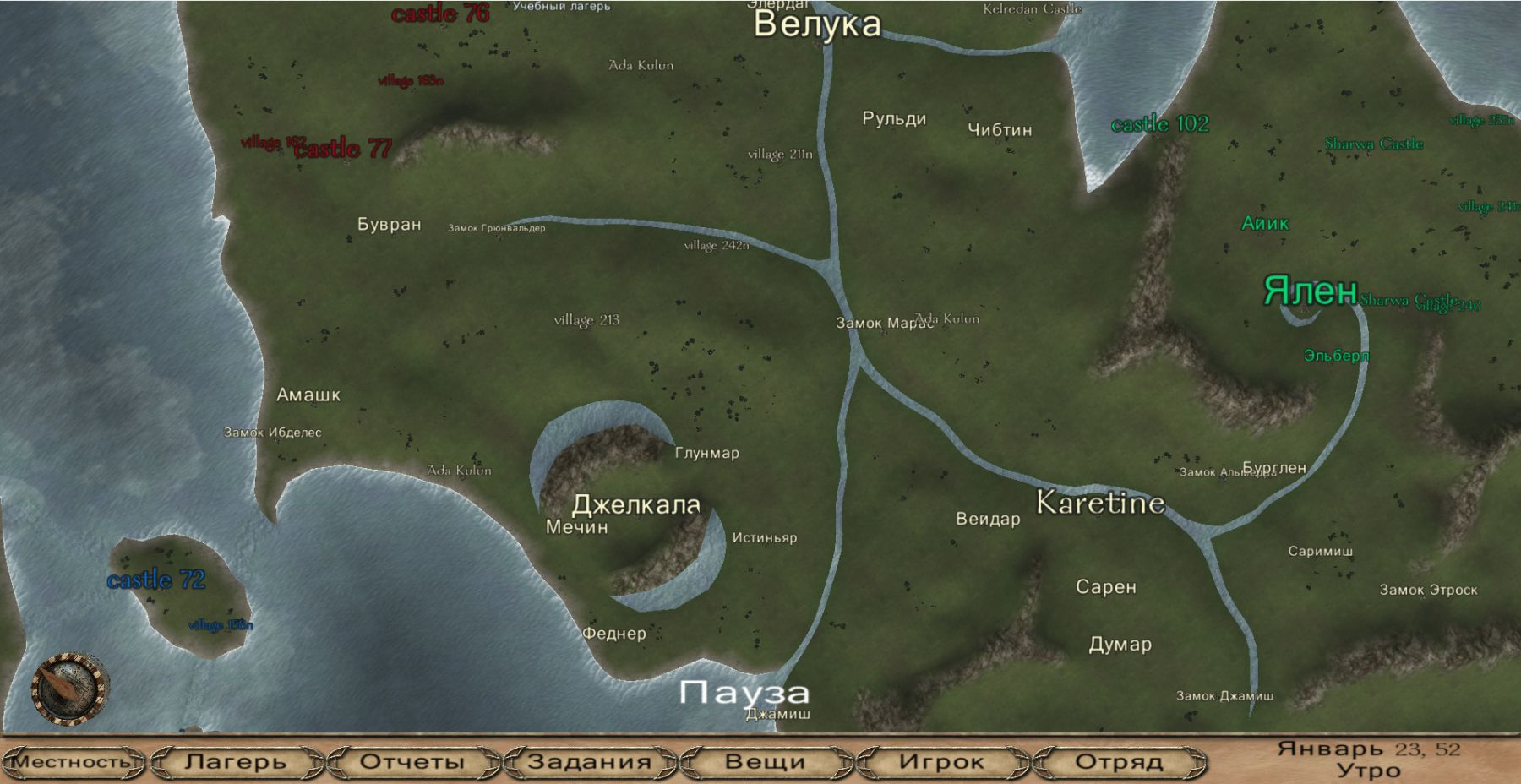Open the Задания quests log

coord(589,761)
